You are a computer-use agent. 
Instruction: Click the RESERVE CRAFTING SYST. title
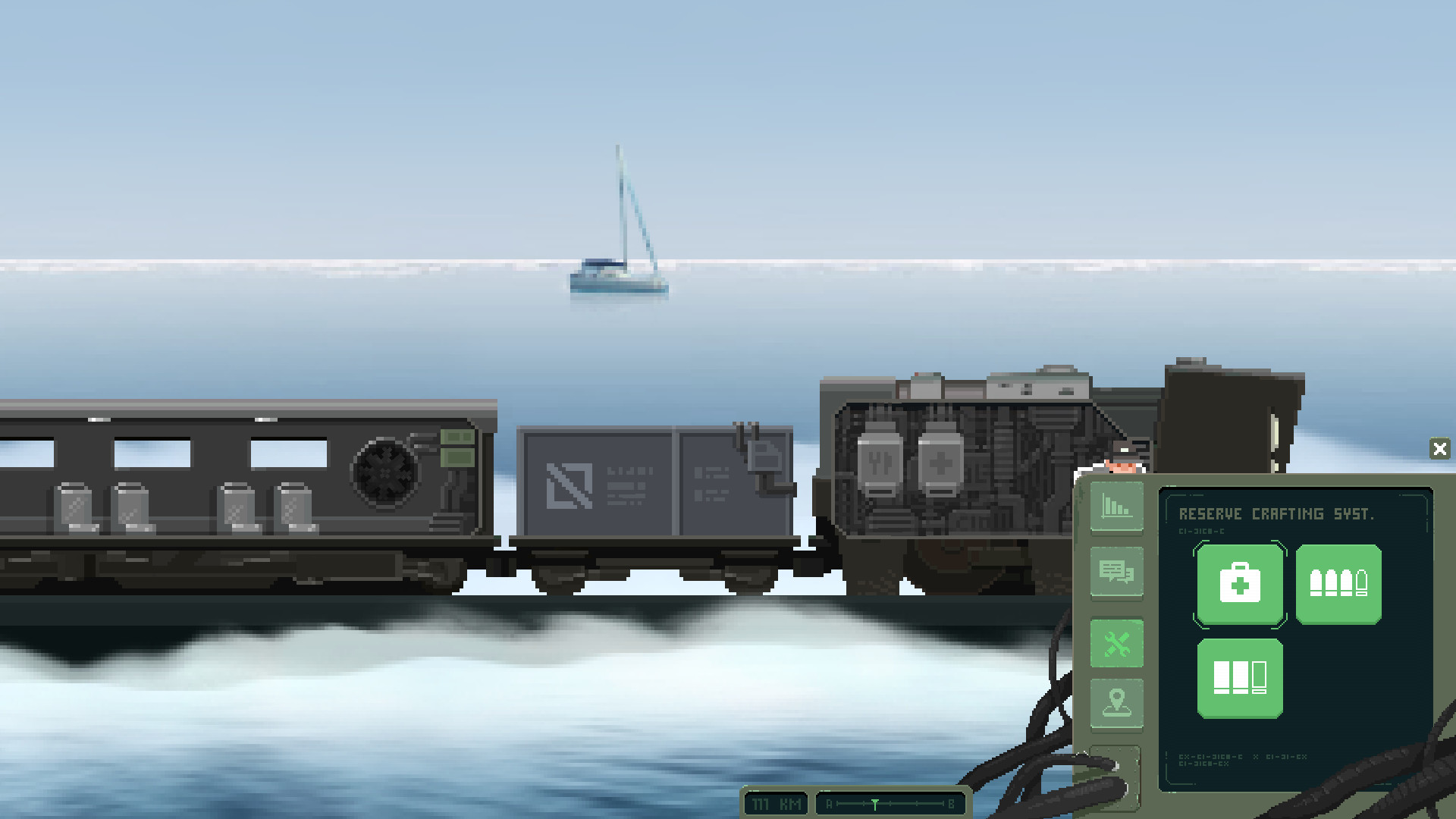click(x=1276, y=513)
